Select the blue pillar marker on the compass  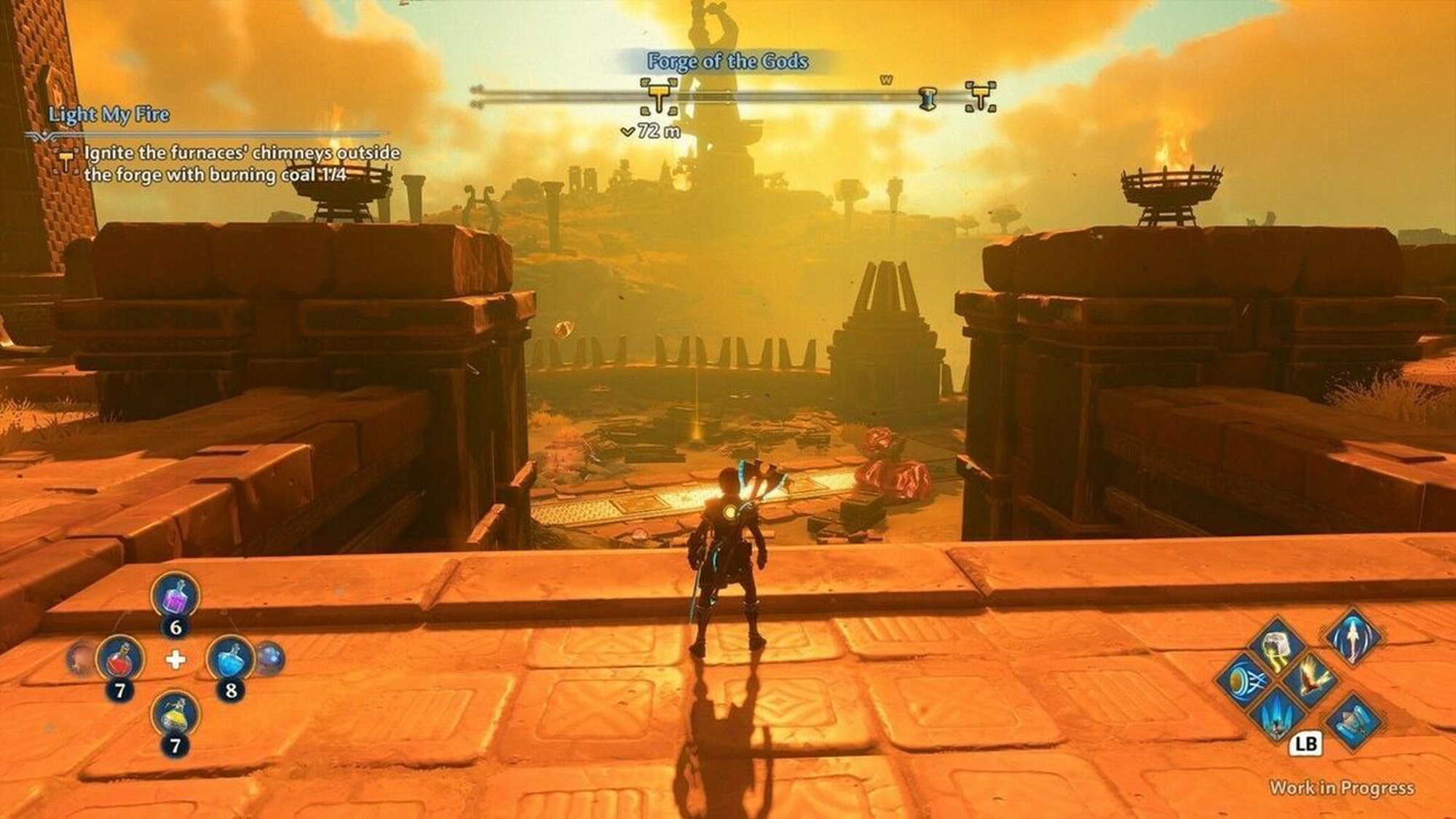coord(927,98)
